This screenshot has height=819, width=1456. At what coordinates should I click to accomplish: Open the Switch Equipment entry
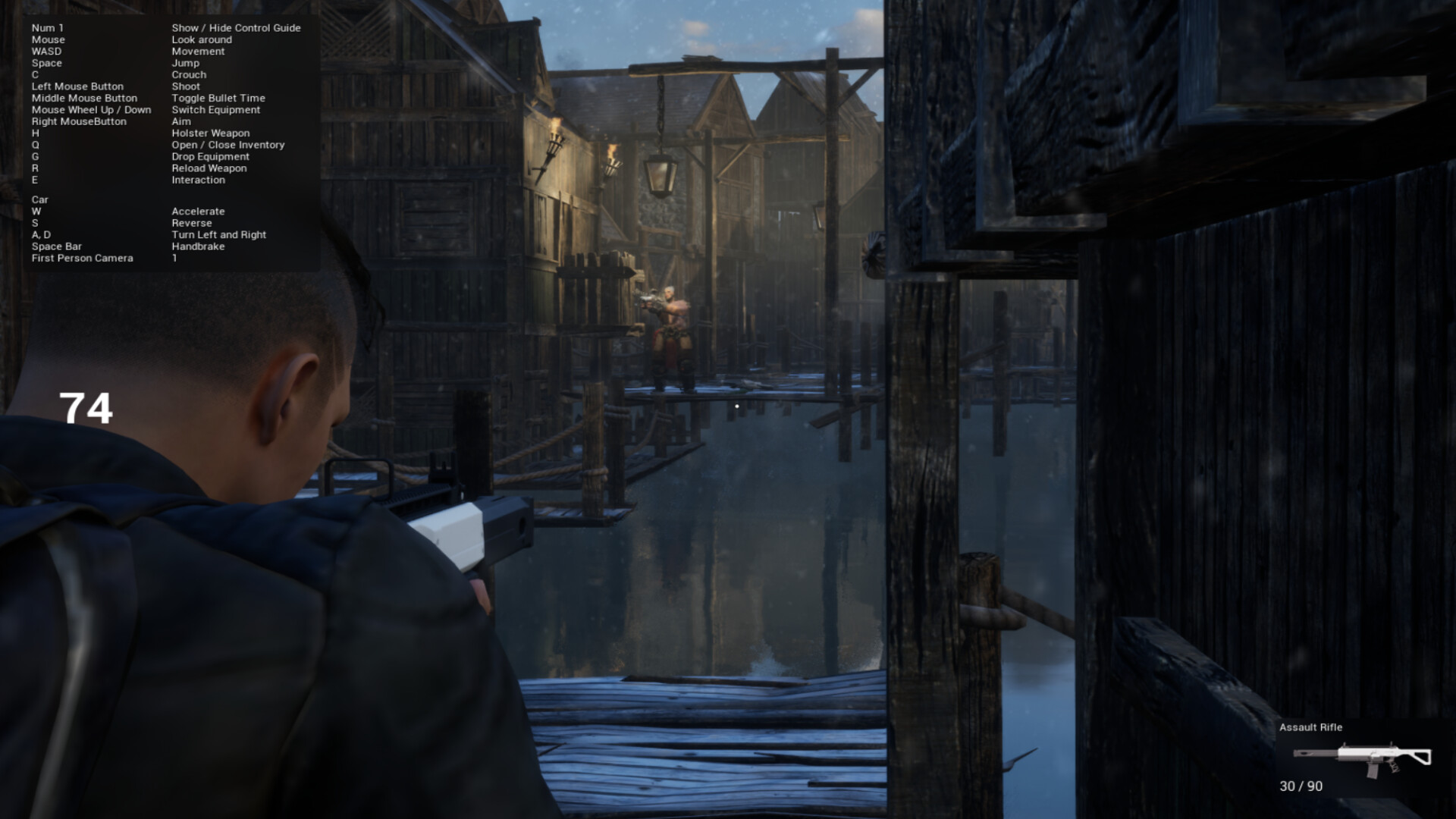pos(215,109)
